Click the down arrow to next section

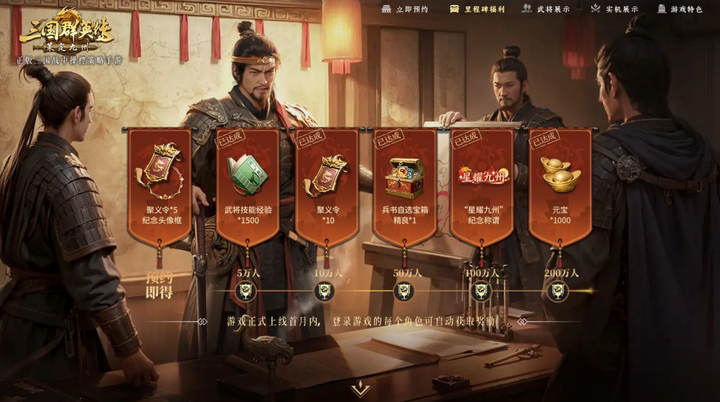tap(360, 389)
